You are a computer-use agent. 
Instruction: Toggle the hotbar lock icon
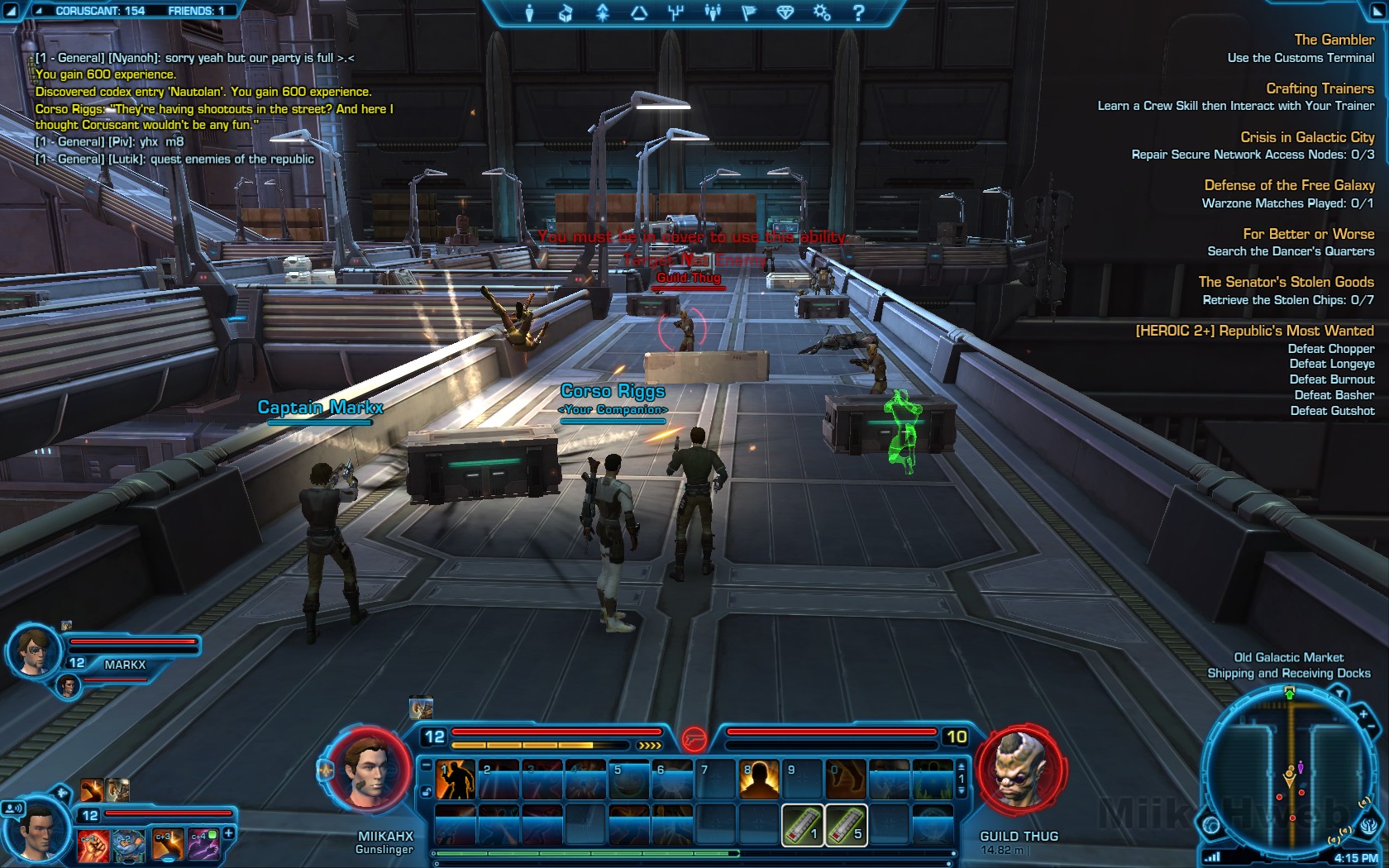pos(426,792)
